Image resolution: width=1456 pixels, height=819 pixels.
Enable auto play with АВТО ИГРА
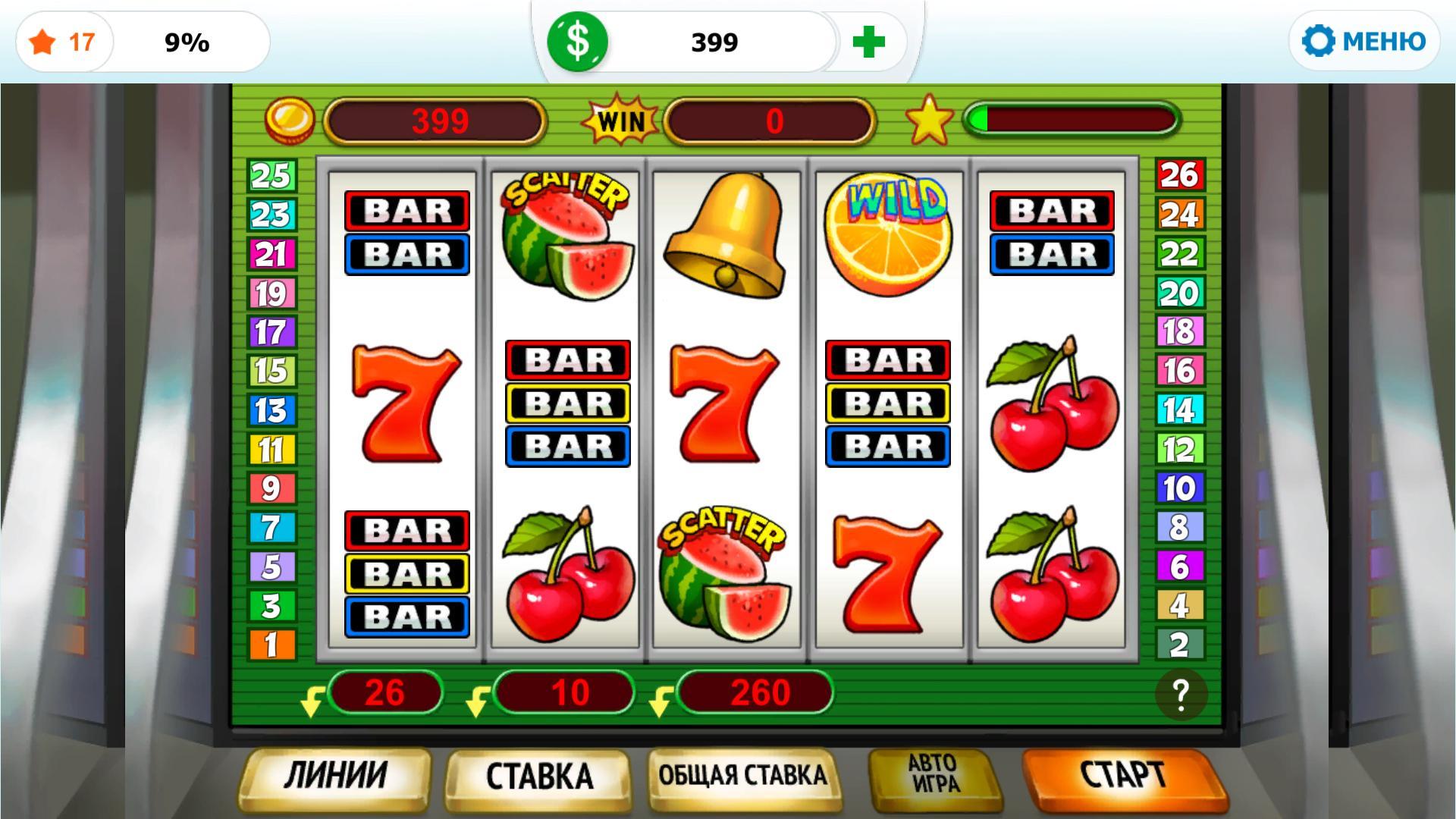pos(934,773)
